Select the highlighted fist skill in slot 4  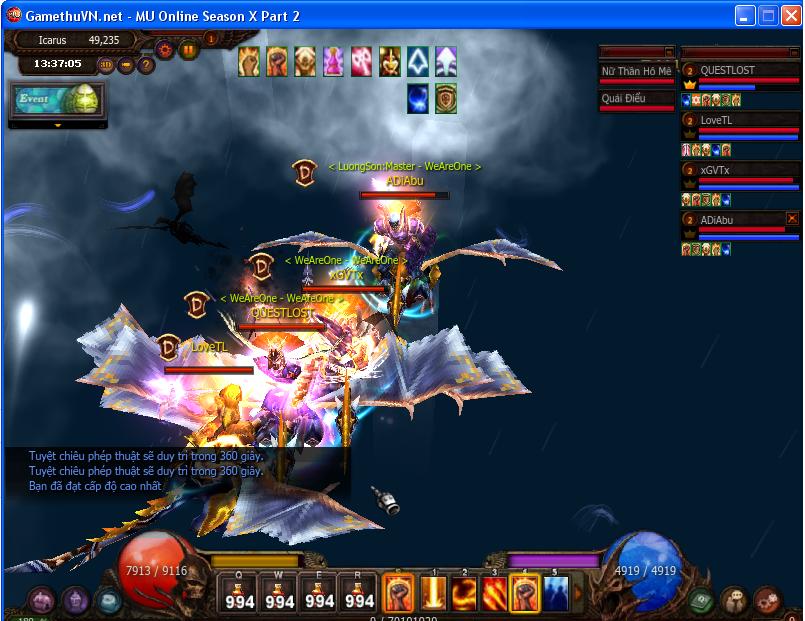(x=525, y=593)
